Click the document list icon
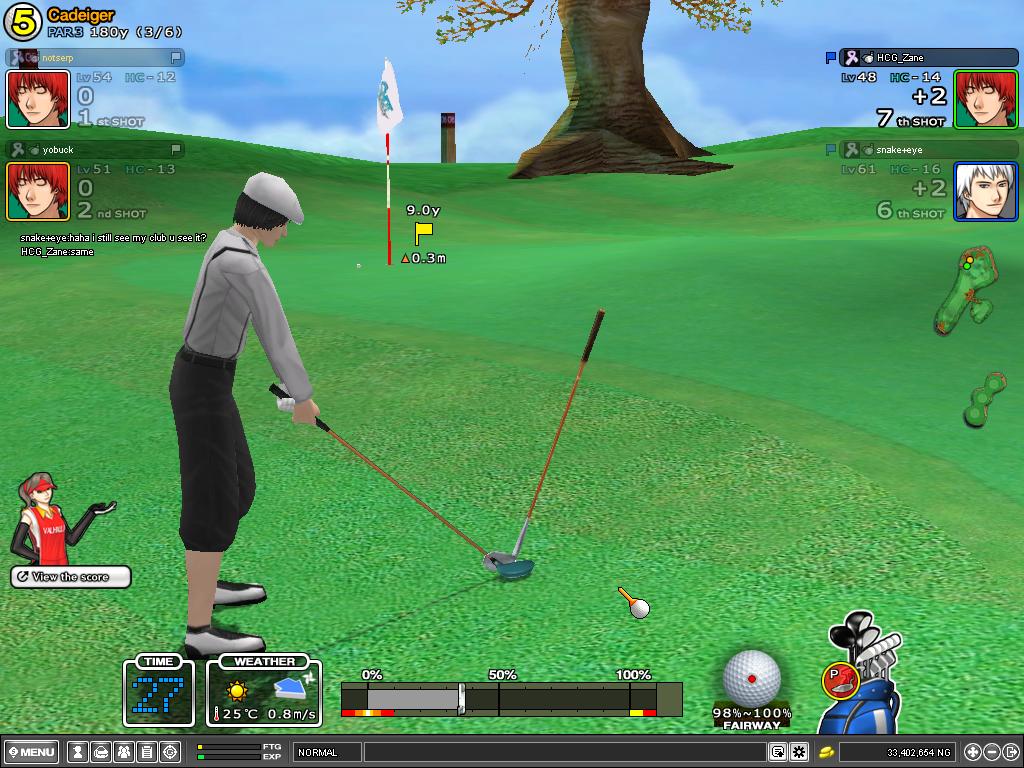Screen dimensions: 1024x768 (146, 752)
